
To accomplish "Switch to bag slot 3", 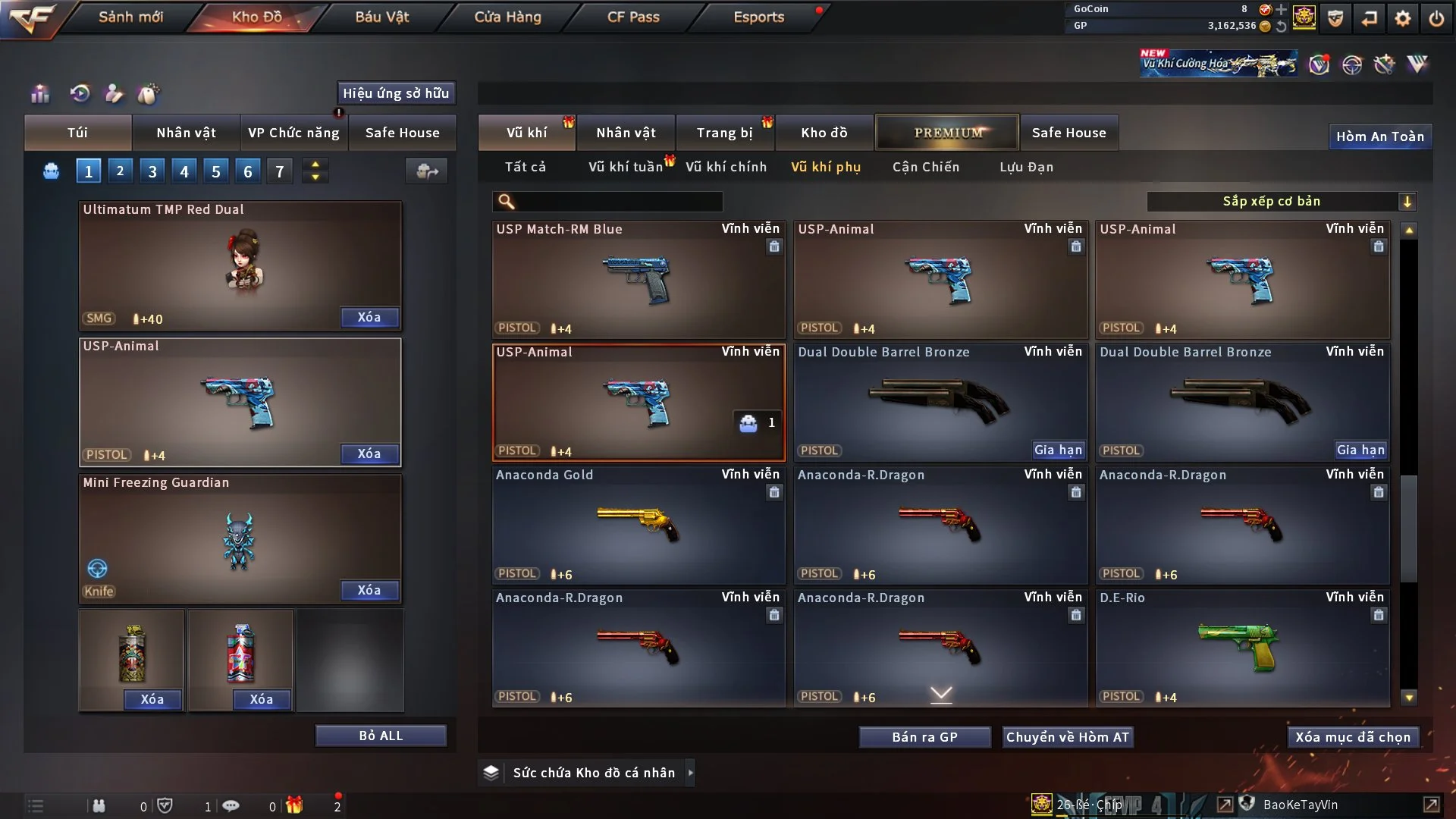I will (152, 171).
